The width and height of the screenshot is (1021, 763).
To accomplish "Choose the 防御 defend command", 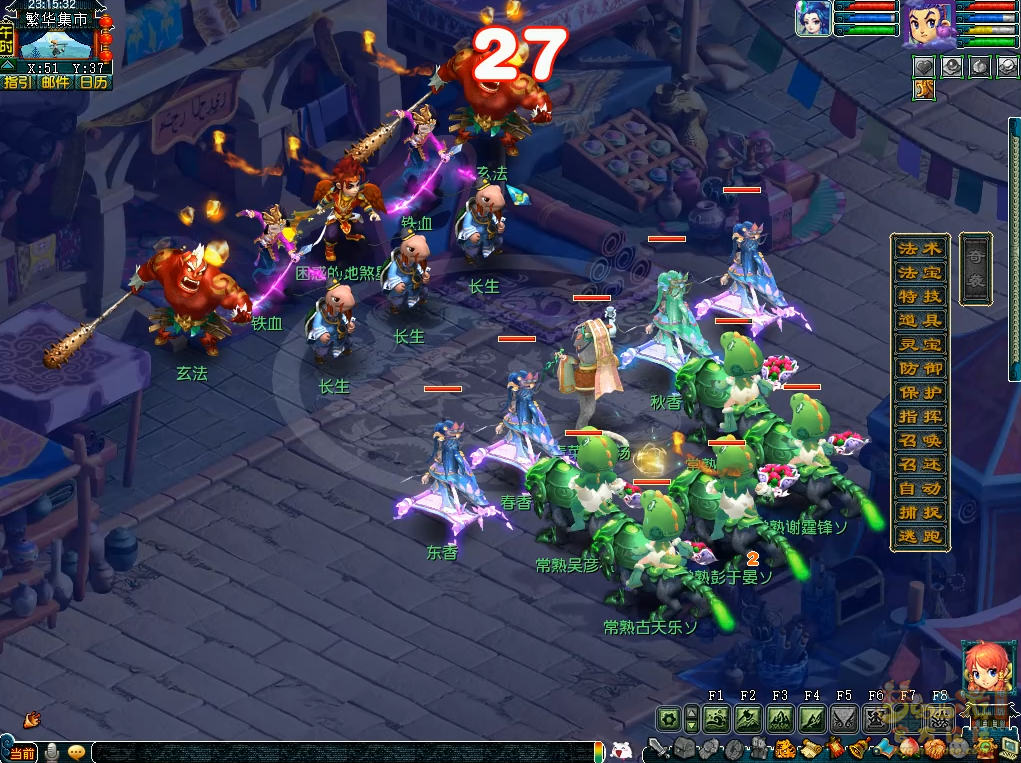I will coord(919,368).
